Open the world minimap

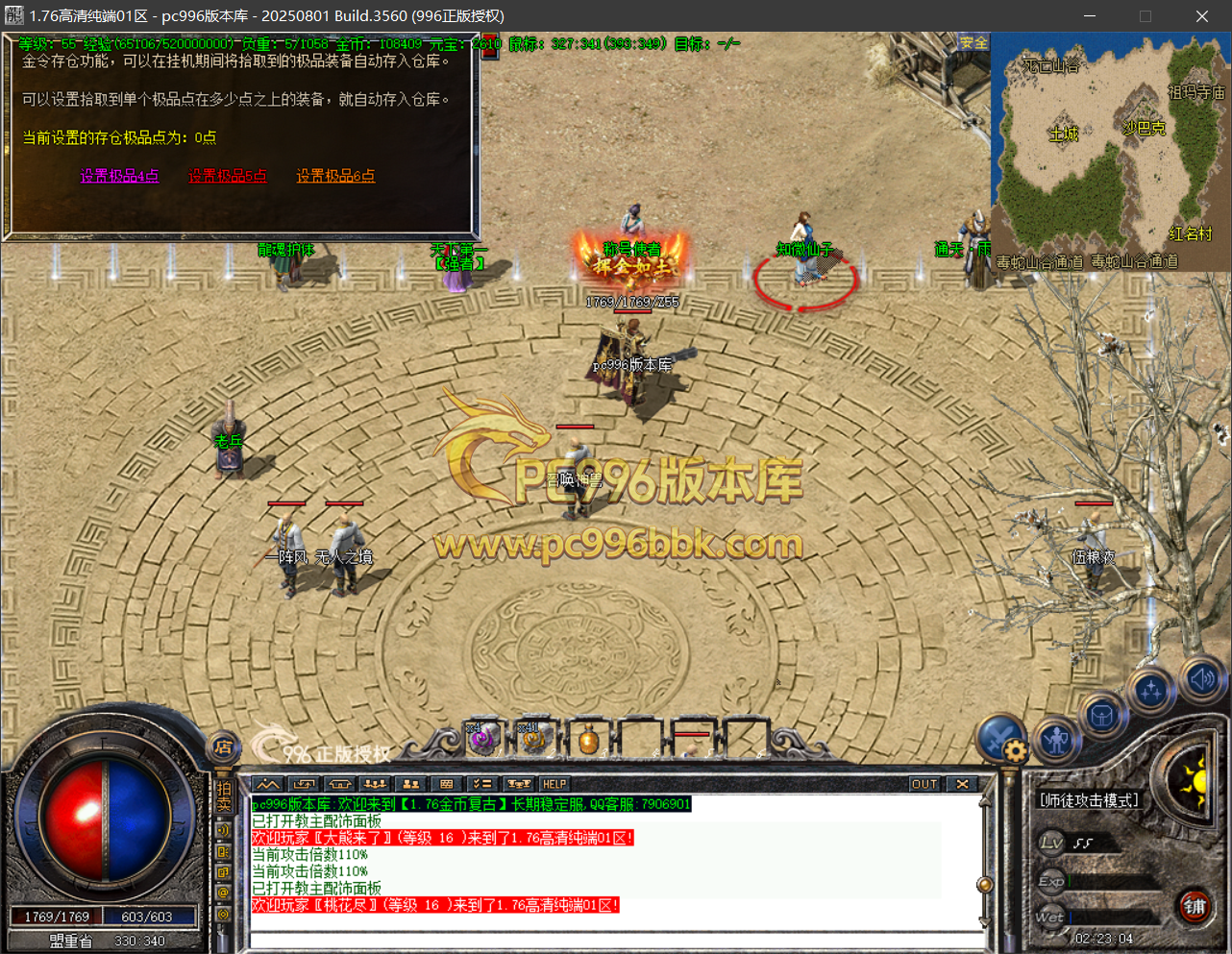pyautogui.click(x=1110, y=151)
